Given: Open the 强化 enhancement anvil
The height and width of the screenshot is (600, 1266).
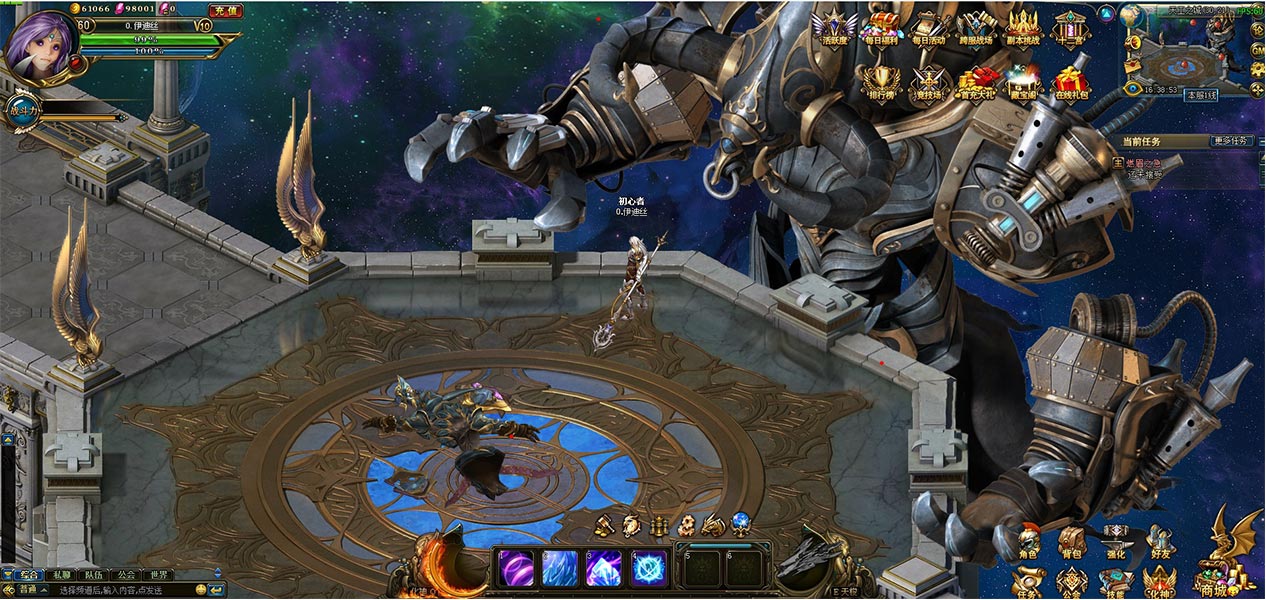Looking at the screenshot, I should click(x=1115, y=541).
